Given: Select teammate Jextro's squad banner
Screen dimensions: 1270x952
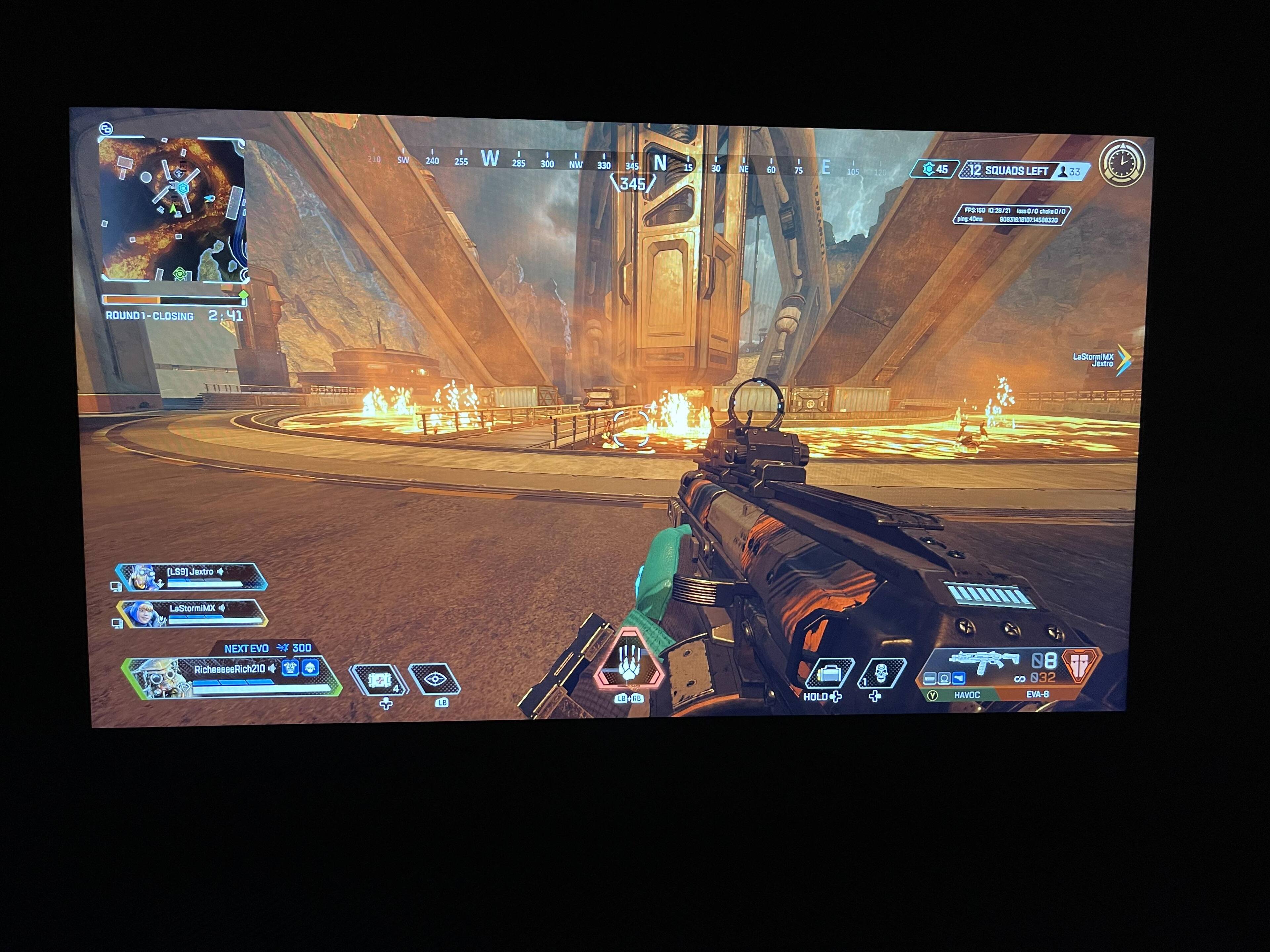Looking at the screenshot, I should click(191, 577).
